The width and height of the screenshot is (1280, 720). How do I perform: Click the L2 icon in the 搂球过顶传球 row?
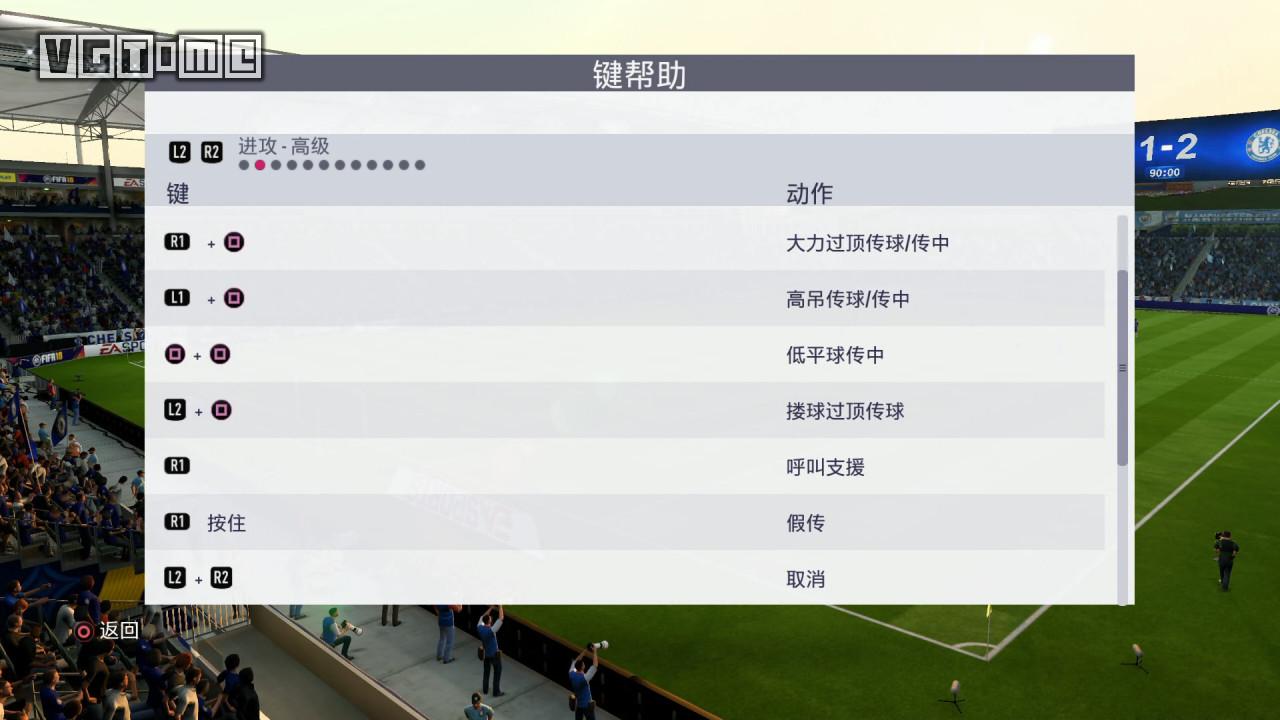click(174, 409)
